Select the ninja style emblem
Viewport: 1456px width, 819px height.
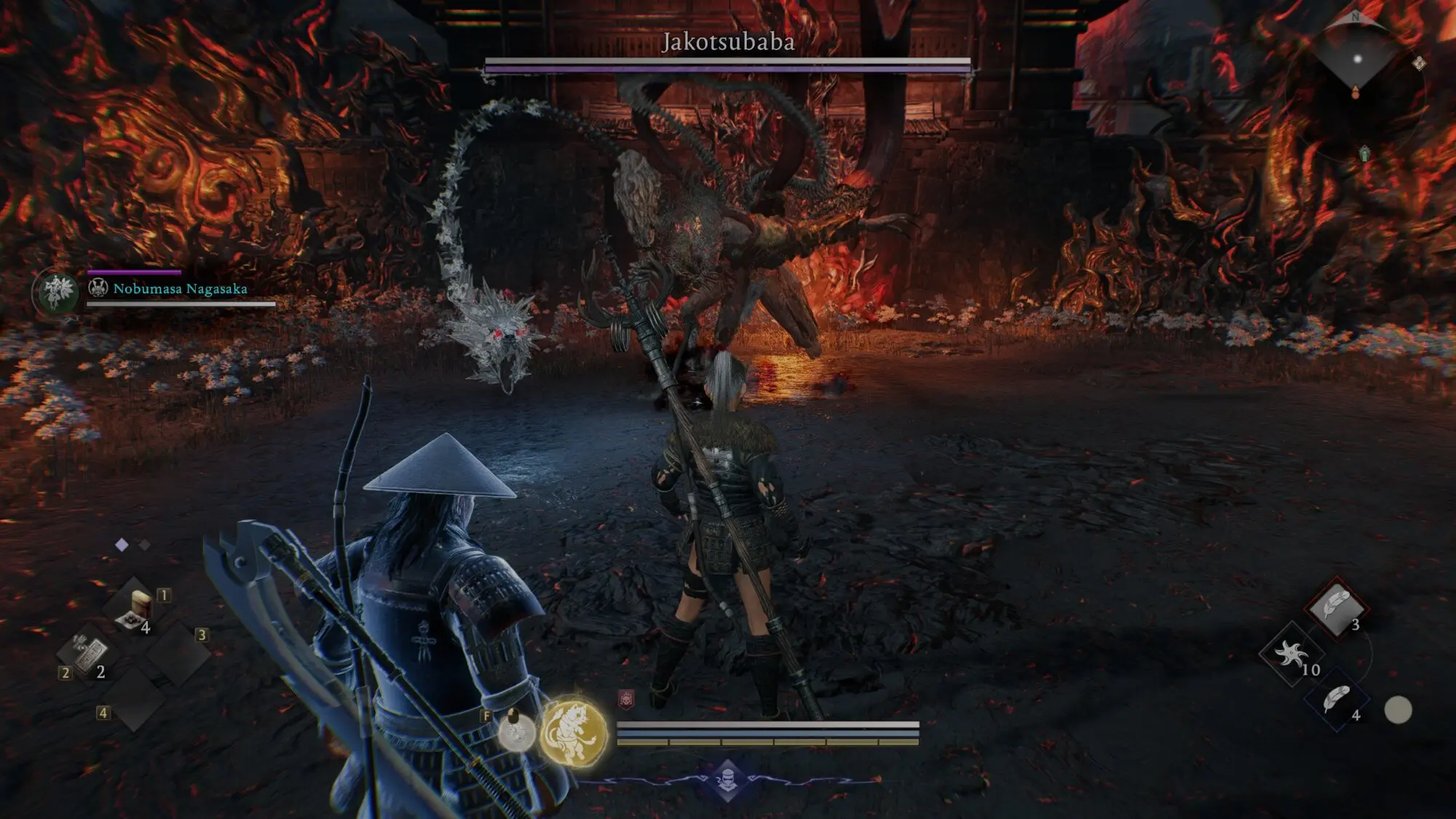coord(727,780)
